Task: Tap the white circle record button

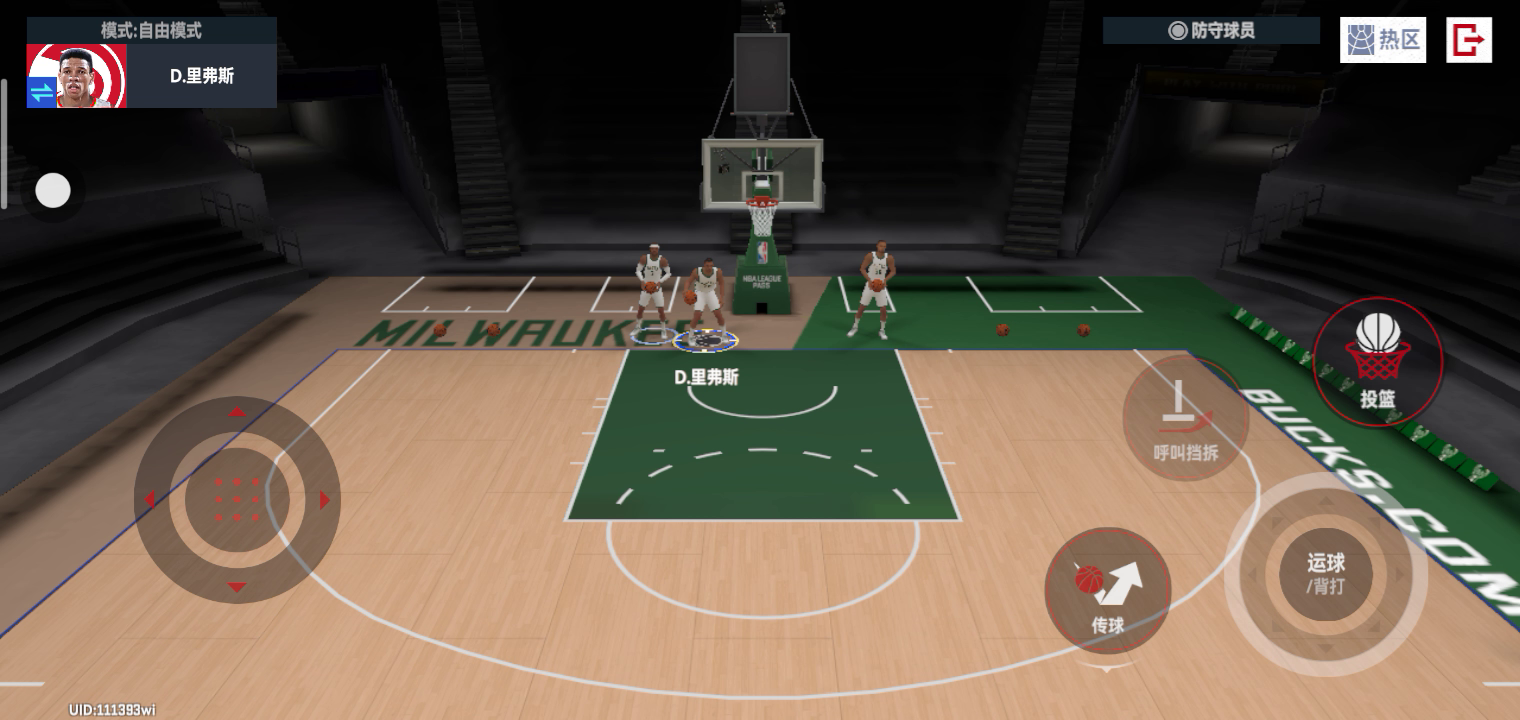Action: coord(53,190)
